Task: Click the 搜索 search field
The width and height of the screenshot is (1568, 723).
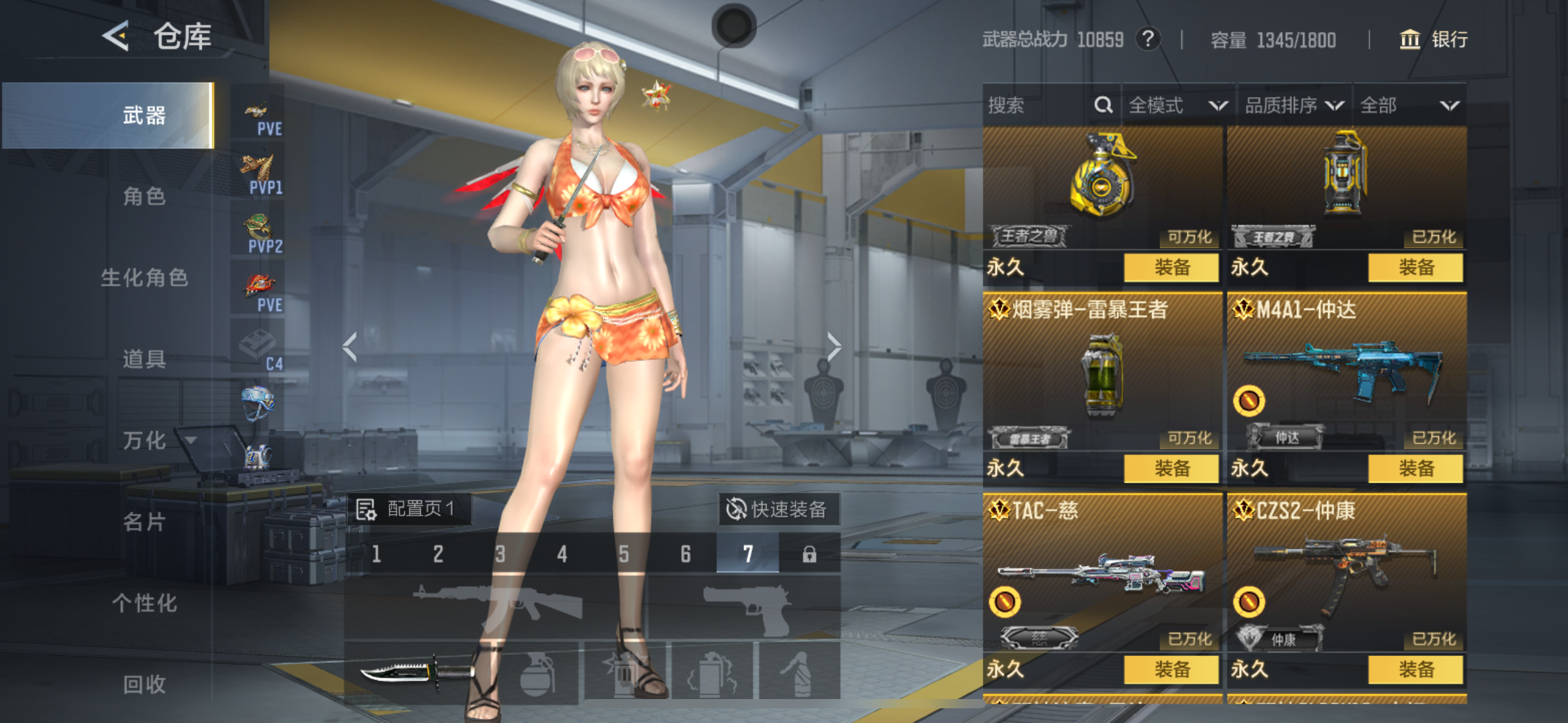Action: point(1037,105)
